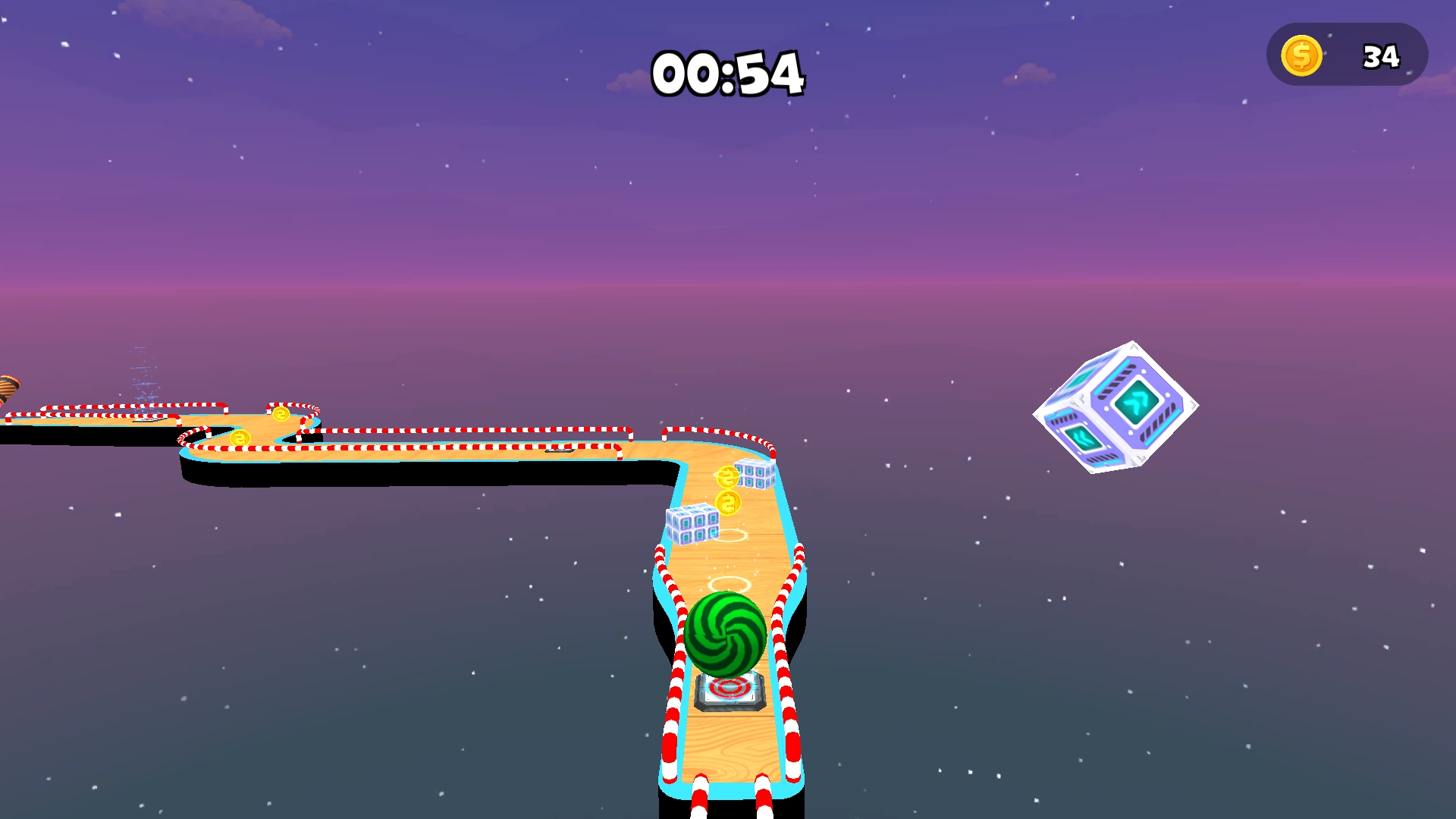Screen dimensions: 1456x819
Task: Tap the second glowing ring near the ice blocks
Action: click(732, 535)
